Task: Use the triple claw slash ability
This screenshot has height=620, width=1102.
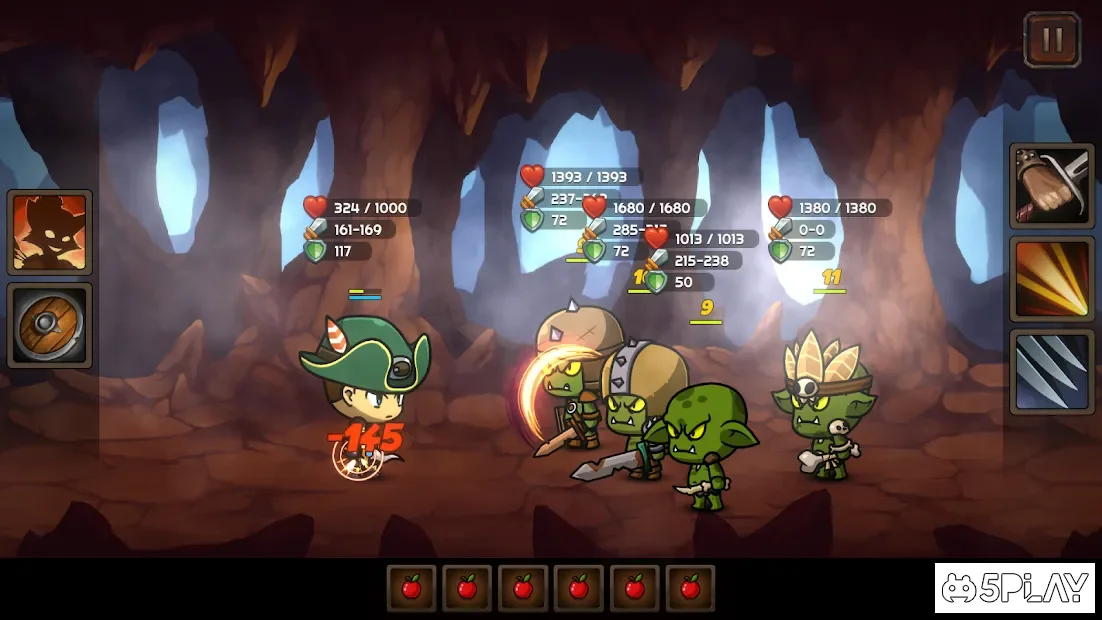Action: pyautogui.click(x=1051, y=371)
